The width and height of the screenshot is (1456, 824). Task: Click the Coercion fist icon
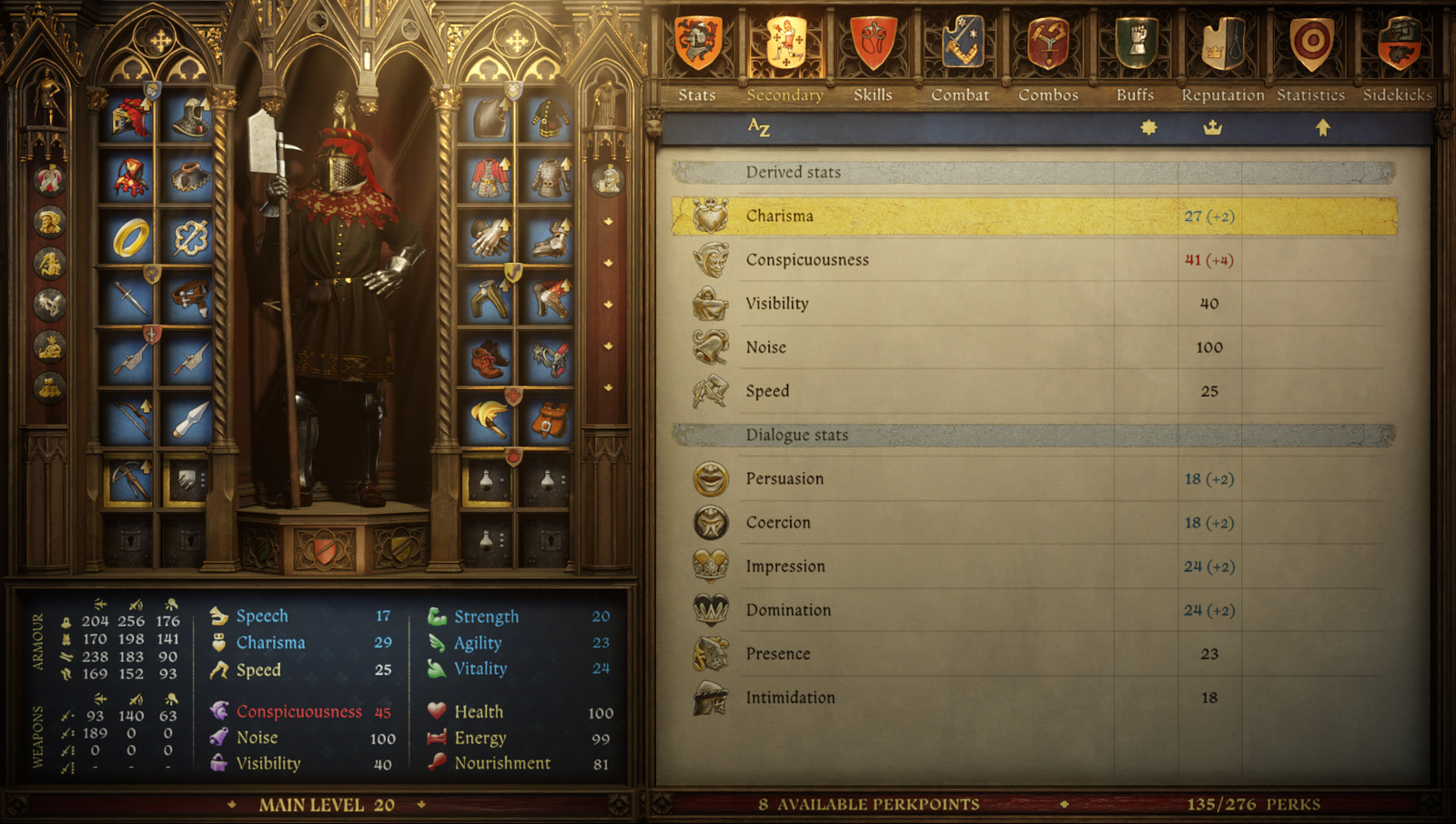point(711,522)
